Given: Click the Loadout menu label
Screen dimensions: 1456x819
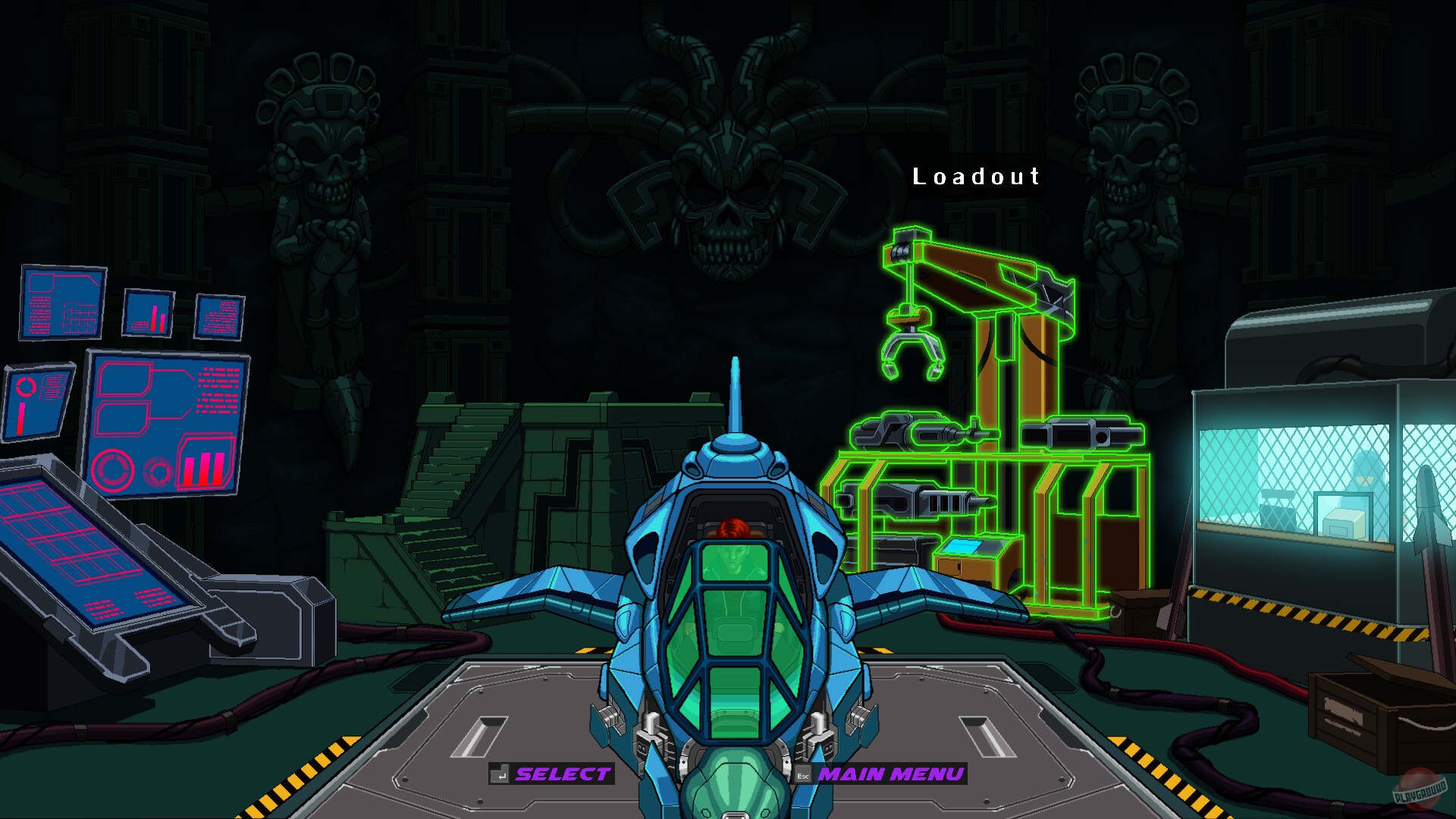Looking at the screenshot, I should click(975, 177).
